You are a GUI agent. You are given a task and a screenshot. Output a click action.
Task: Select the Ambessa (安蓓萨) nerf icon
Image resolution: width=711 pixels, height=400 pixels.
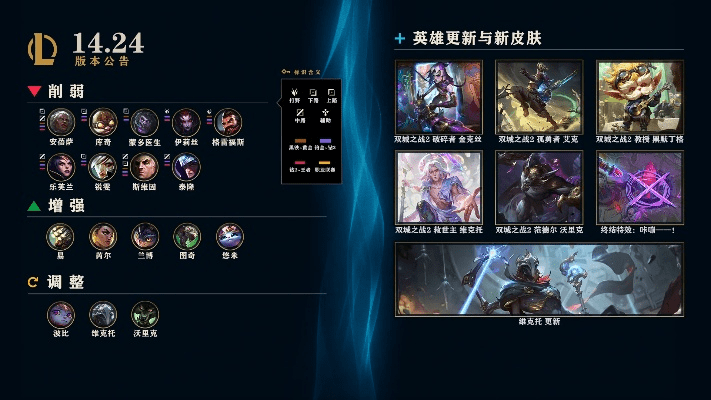pos(62,122)
